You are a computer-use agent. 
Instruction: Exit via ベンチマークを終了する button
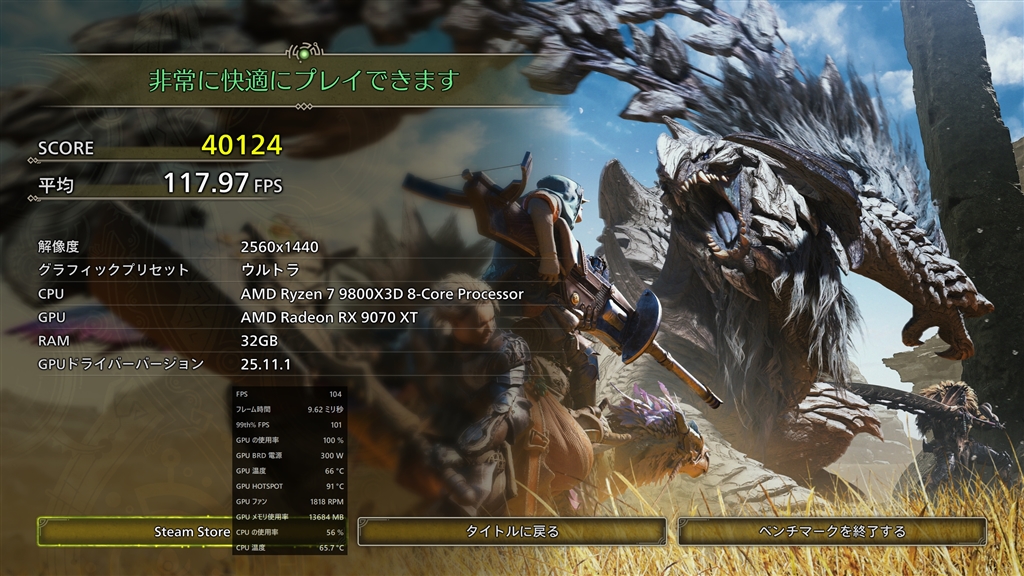[832, 531]
